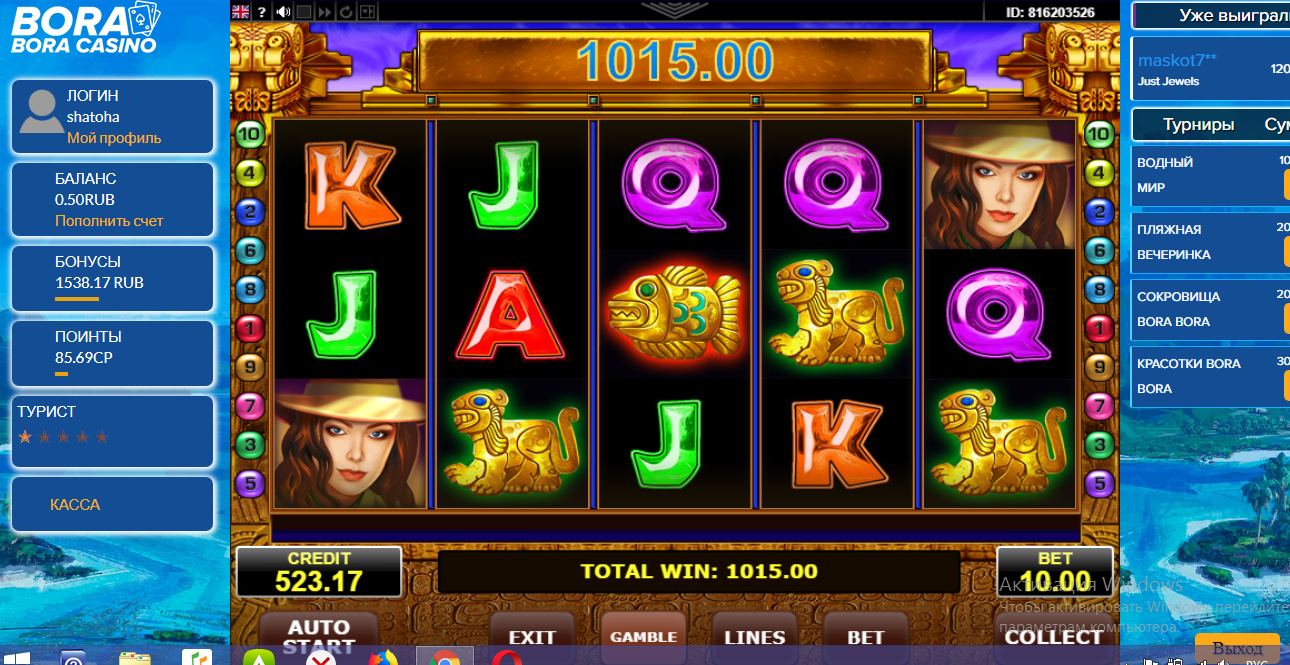1290x665 pixels.
Task: Open the Lines selector
Action: (x=754, y=636)
